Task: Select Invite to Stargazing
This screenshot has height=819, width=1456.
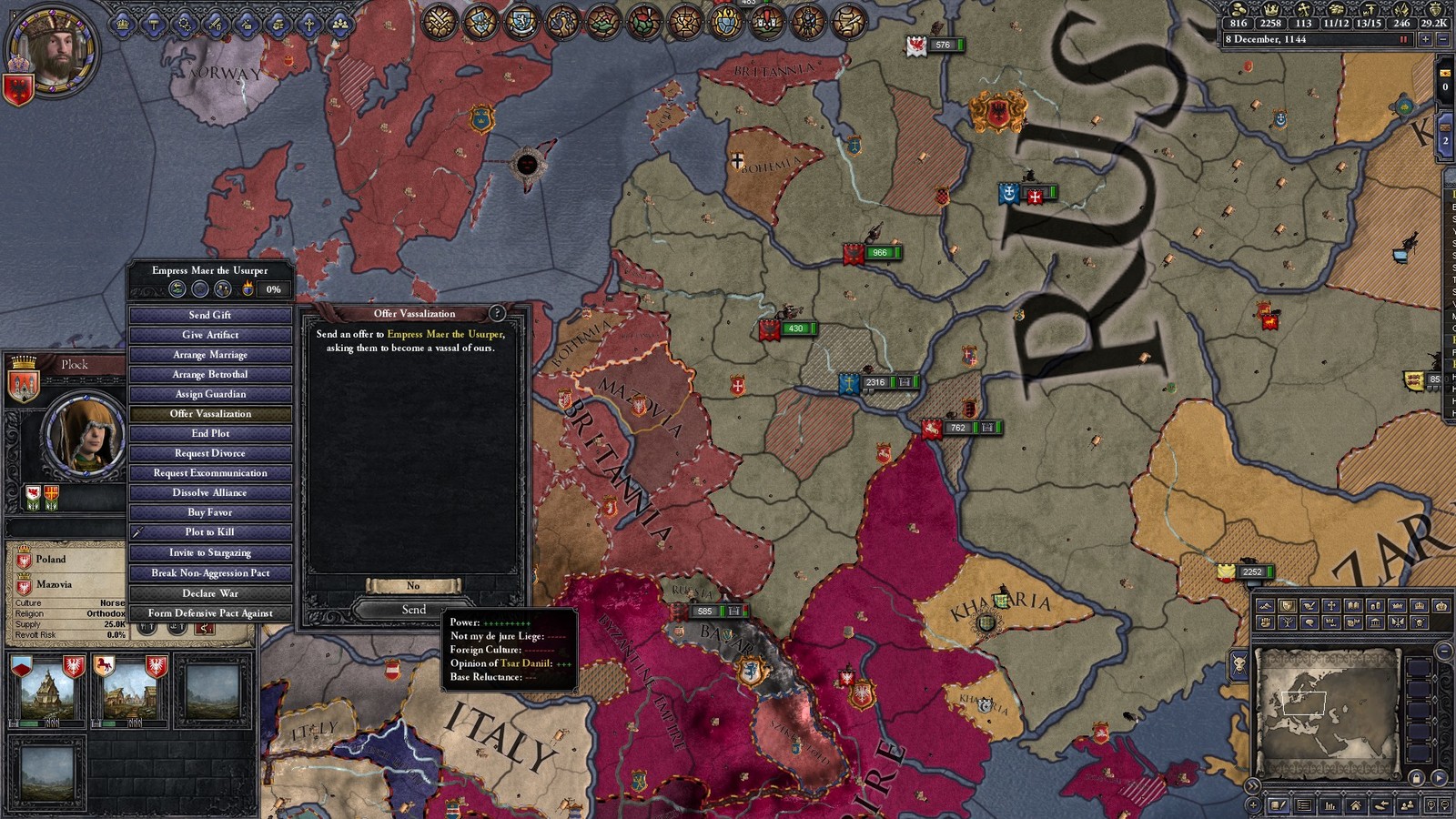Action: point(210,552)
